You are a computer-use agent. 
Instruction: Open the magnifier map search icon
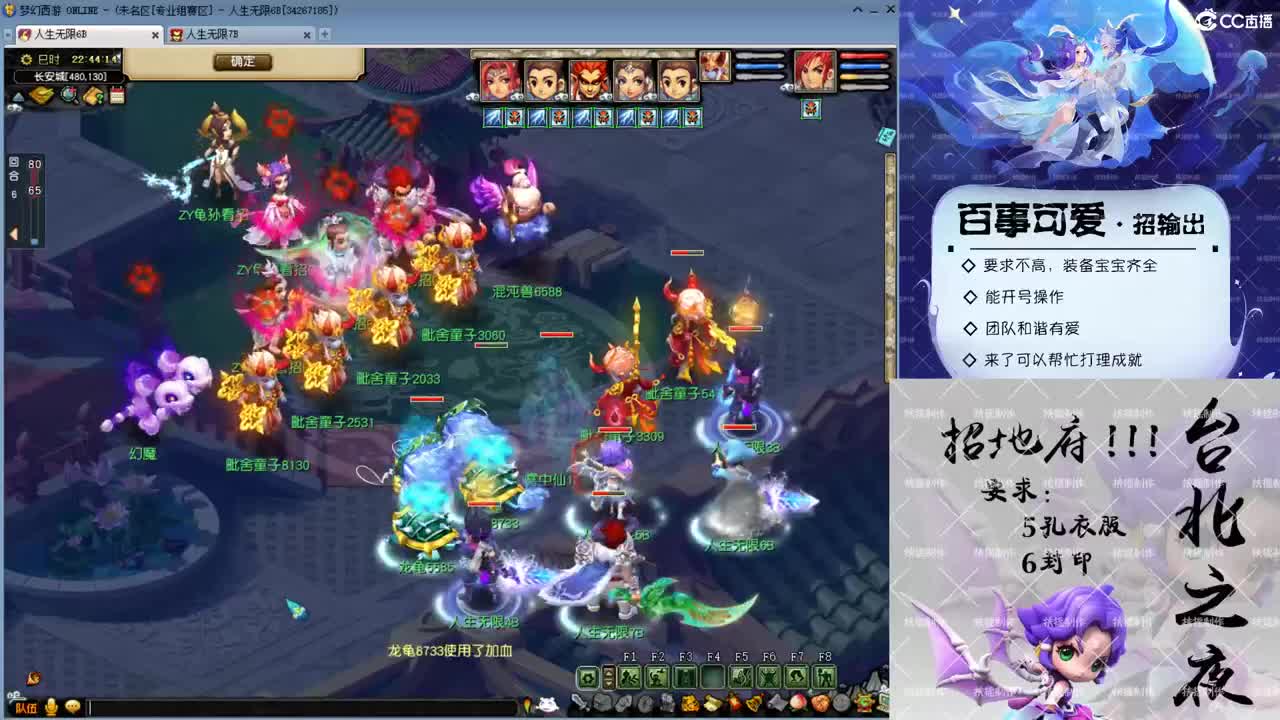point(68,96)
